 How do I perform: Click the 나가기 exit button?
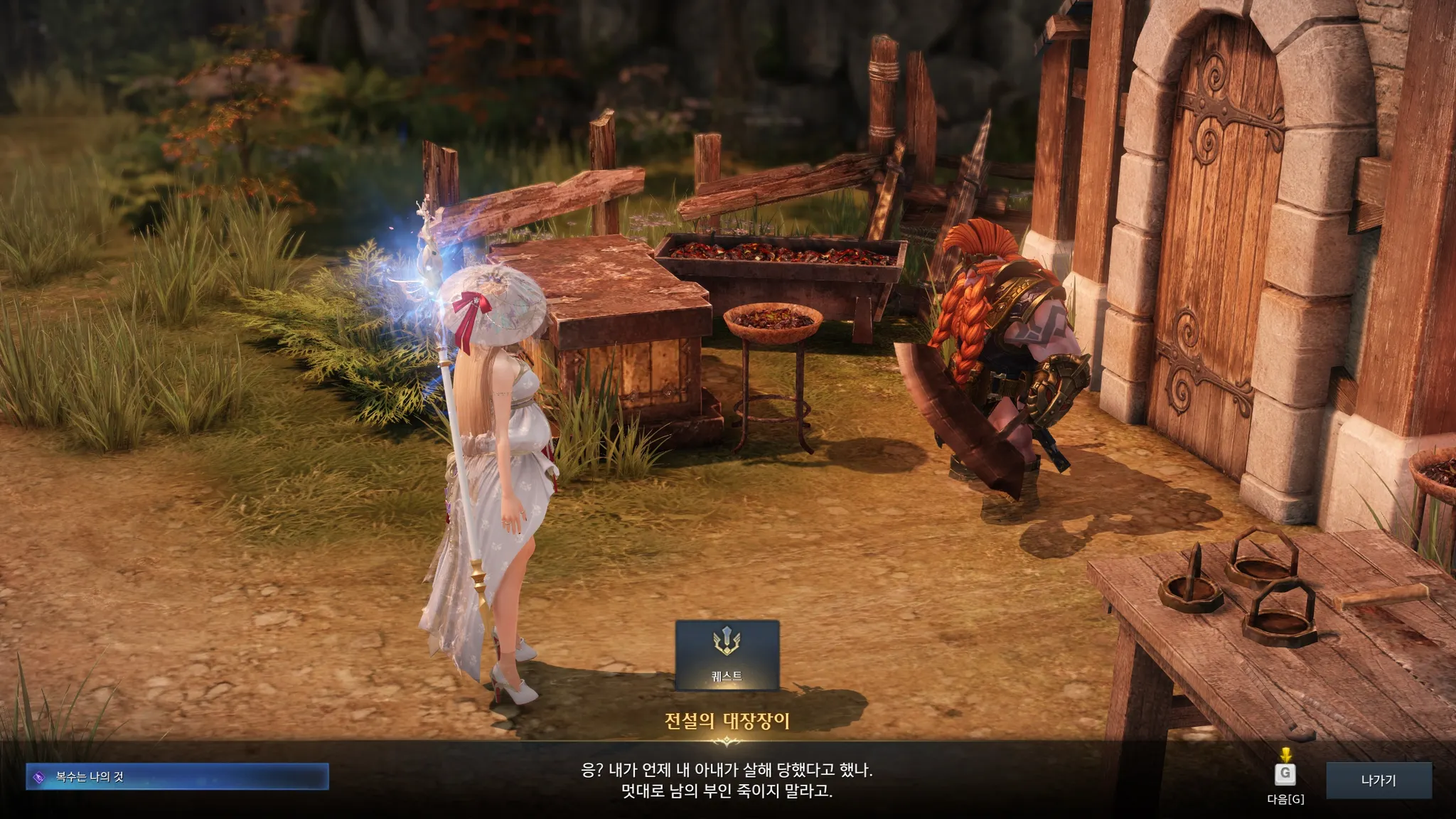point(1379,780)
